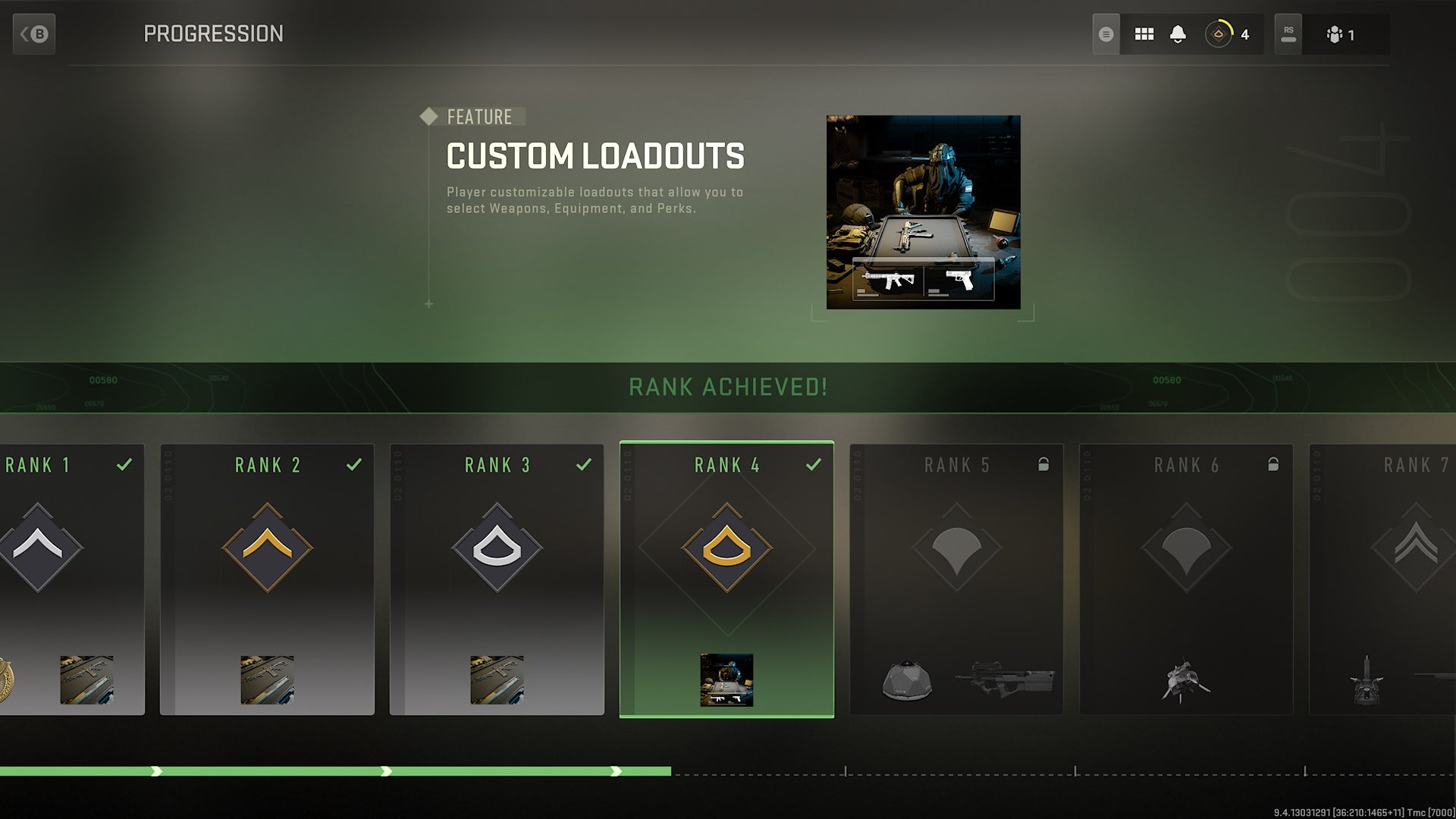This screenshot has width=1456, height=819.
Task: Click the rank emblem showing level 4
Action: (x=1219, y=33)
